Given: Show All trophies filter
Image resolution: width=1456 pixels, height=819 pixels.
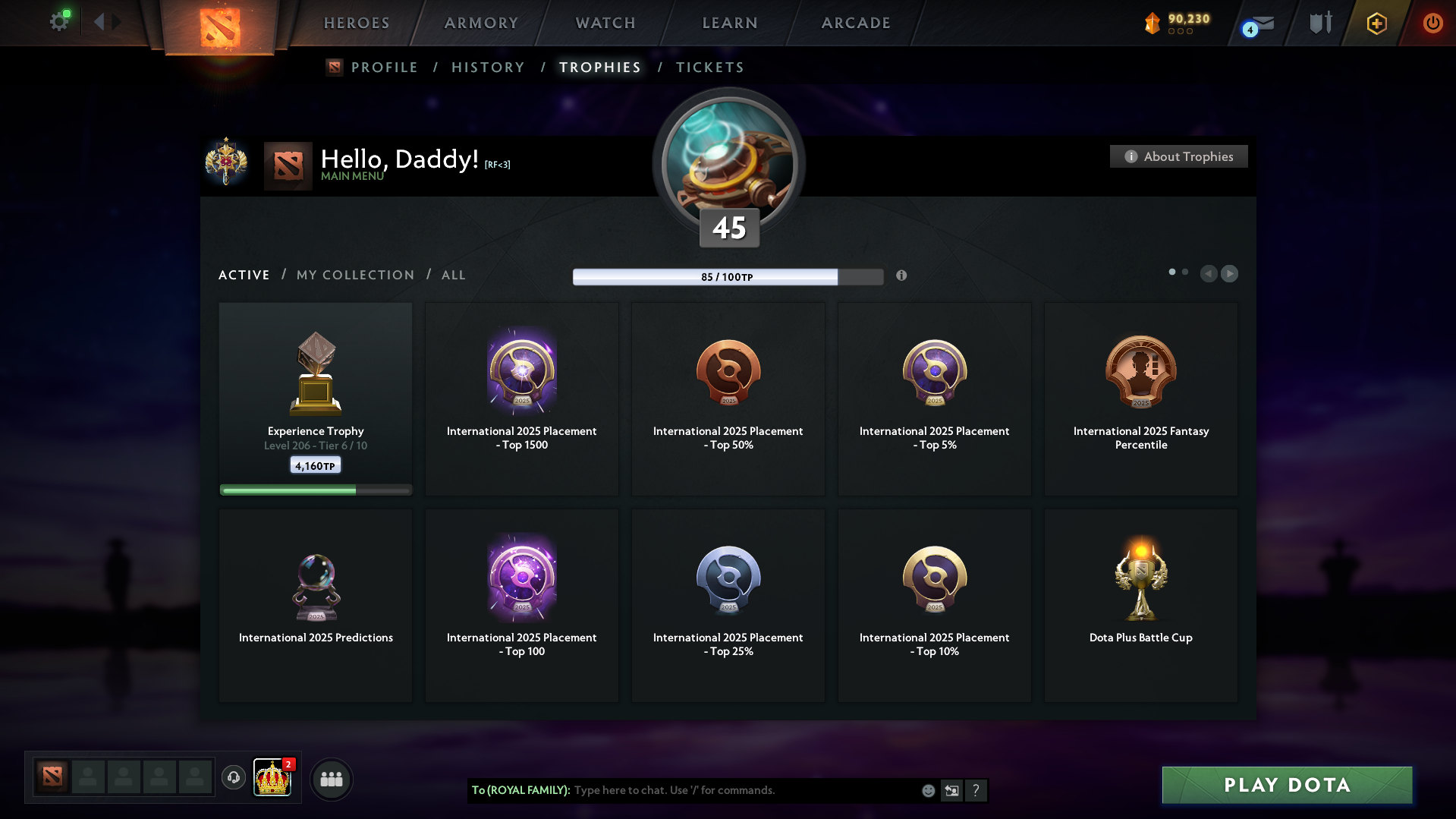Looking at the screenshot, I should 454,275.
